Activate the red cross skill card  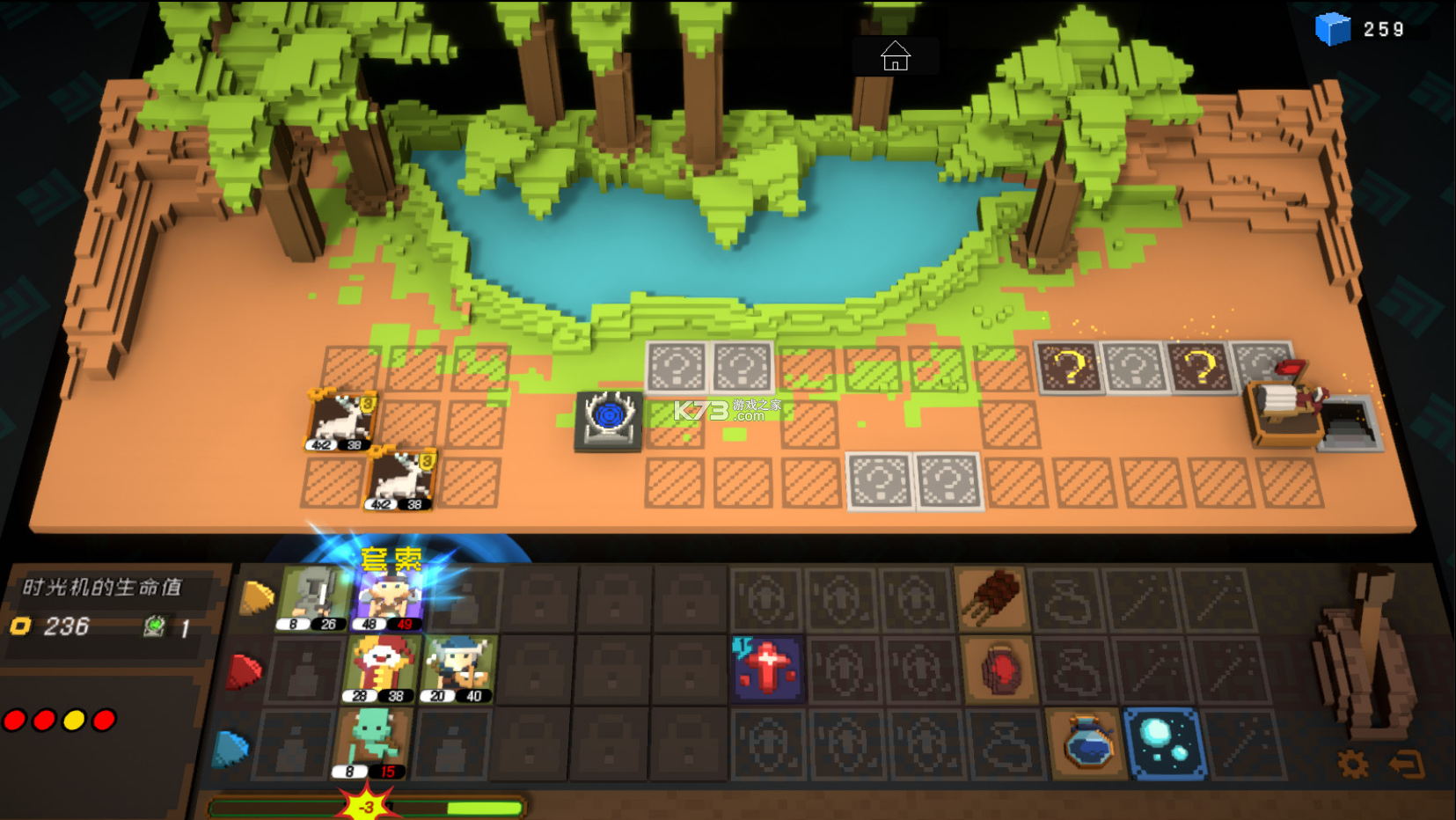tap(765, 669)
